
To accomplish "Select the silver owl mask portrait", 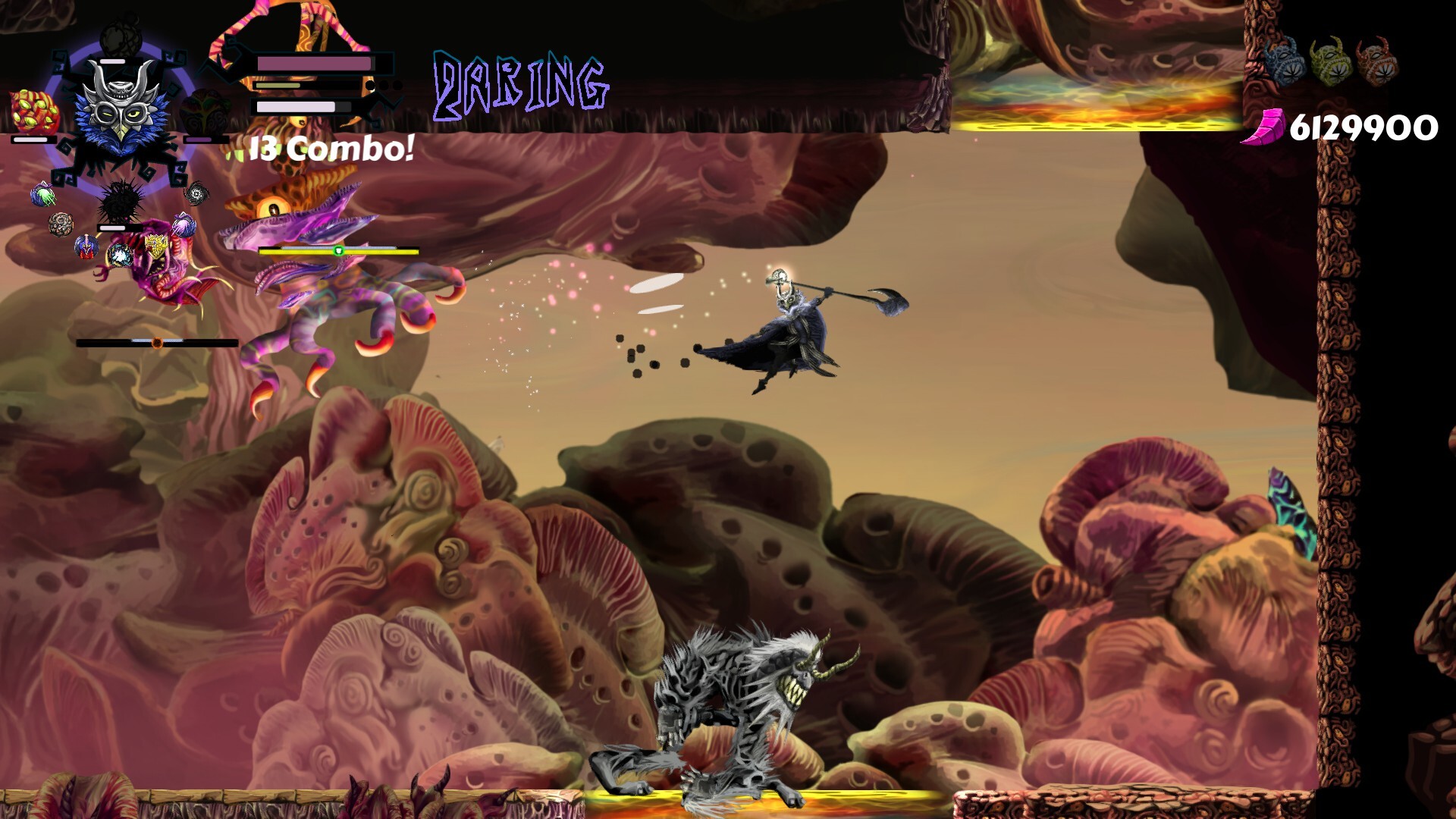I will (x=121, y=112).
